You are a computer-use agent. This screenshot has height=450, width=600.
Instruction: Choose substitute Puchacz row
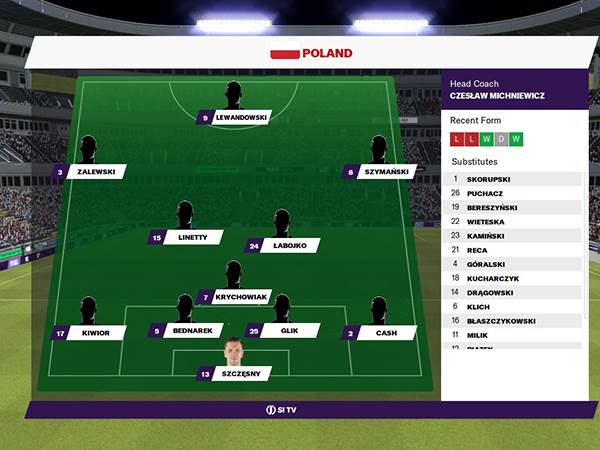[x=513, y=193]
